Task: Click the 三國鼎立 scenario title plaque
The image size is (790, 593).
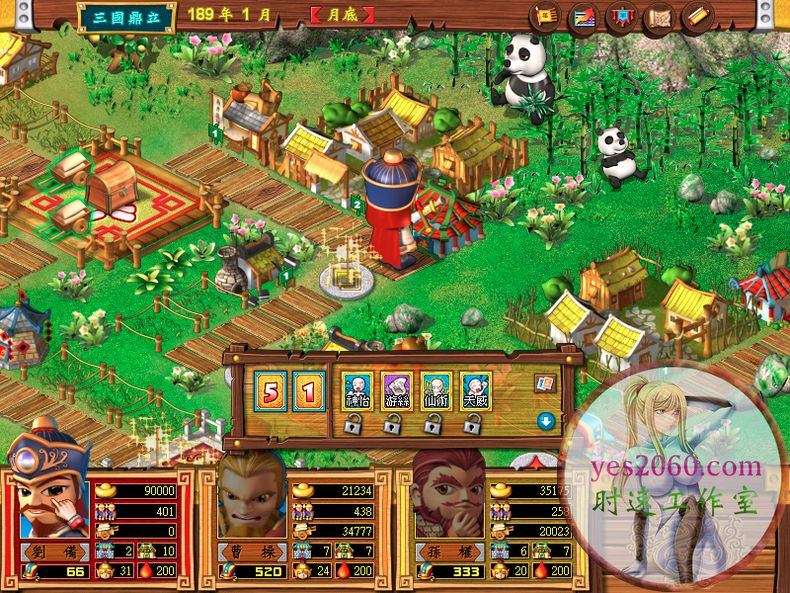Action: 126,16
